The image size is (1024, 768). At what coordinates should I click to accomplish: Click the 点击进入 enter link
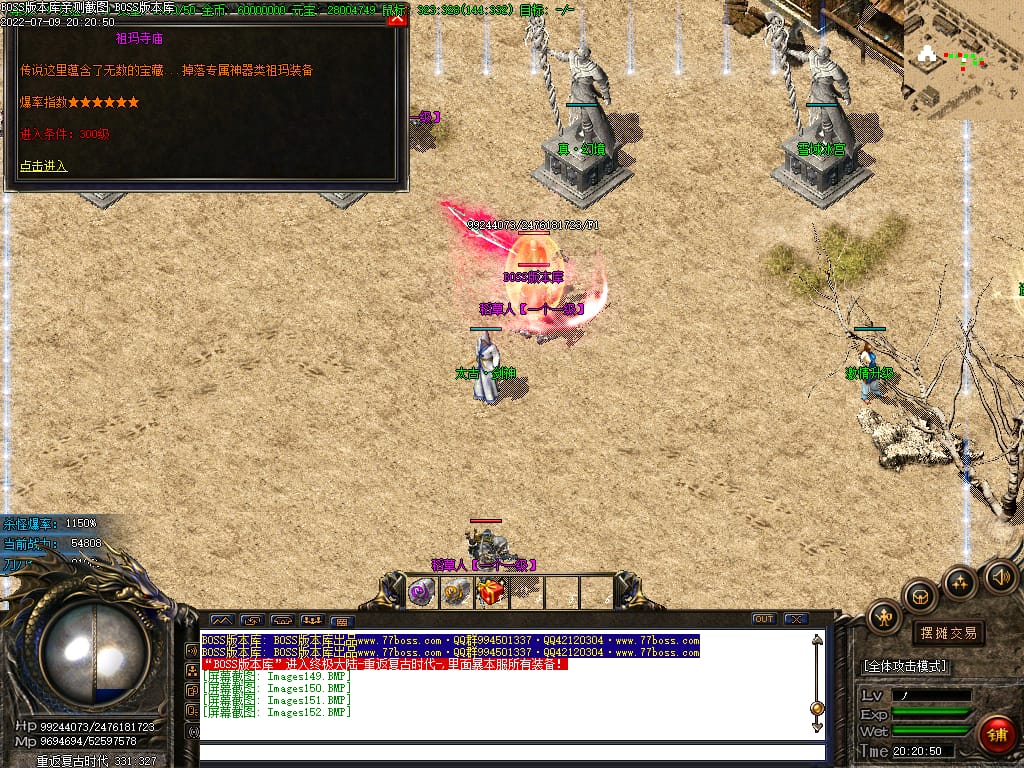point(44,166)
